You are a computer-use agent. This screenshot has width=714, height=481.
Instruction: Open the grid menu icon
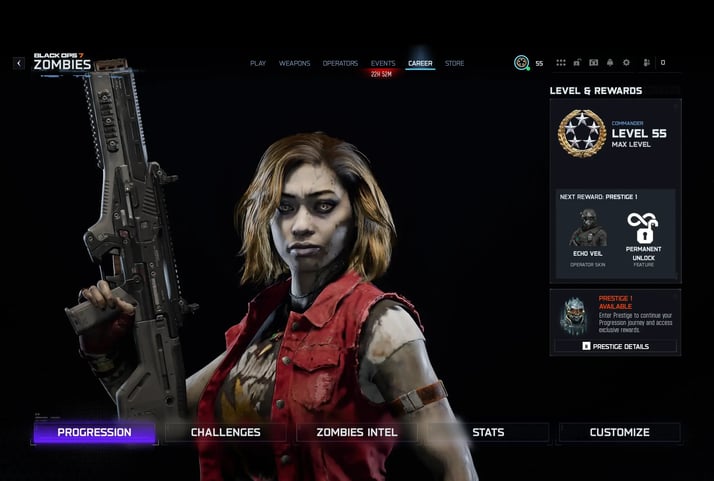click(x=560, y=63)
